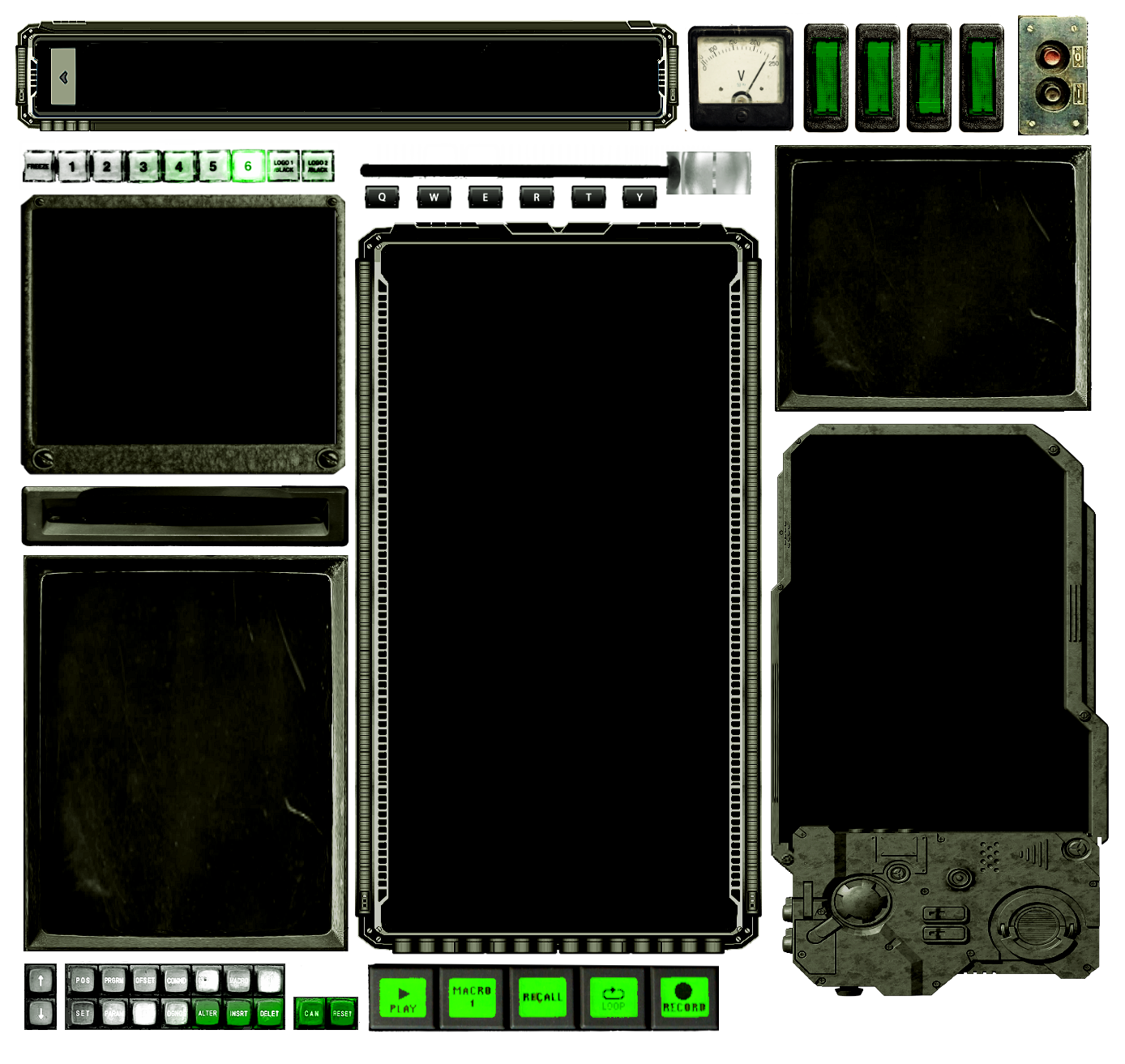
Task: Activate the FREEZE button
Action: tap(38, 166)
